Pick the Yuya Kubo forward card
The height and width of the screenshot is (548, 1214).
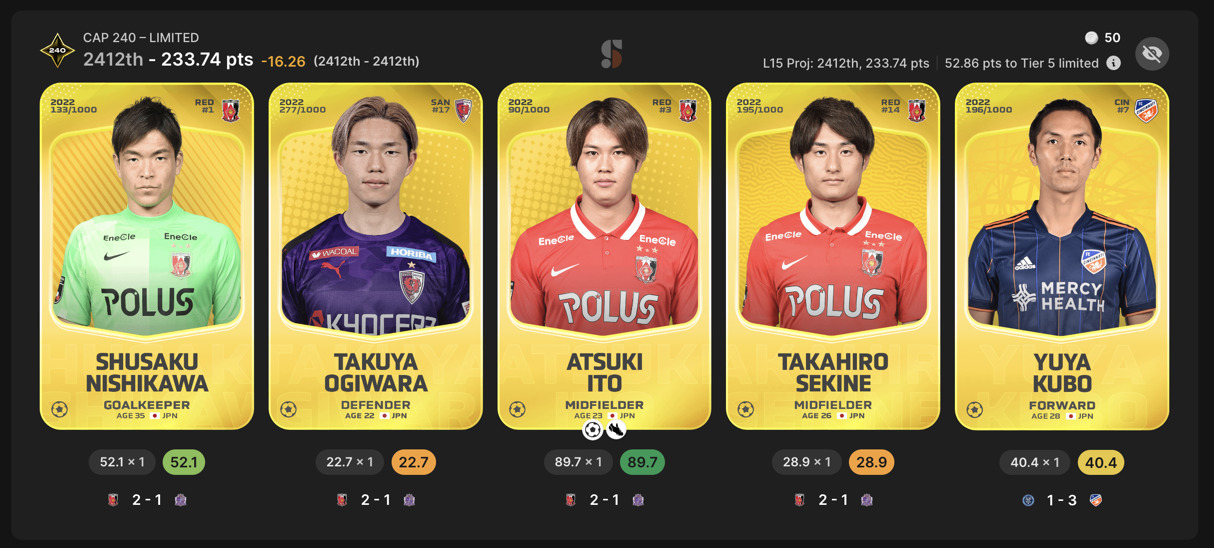pos(1062,256)
